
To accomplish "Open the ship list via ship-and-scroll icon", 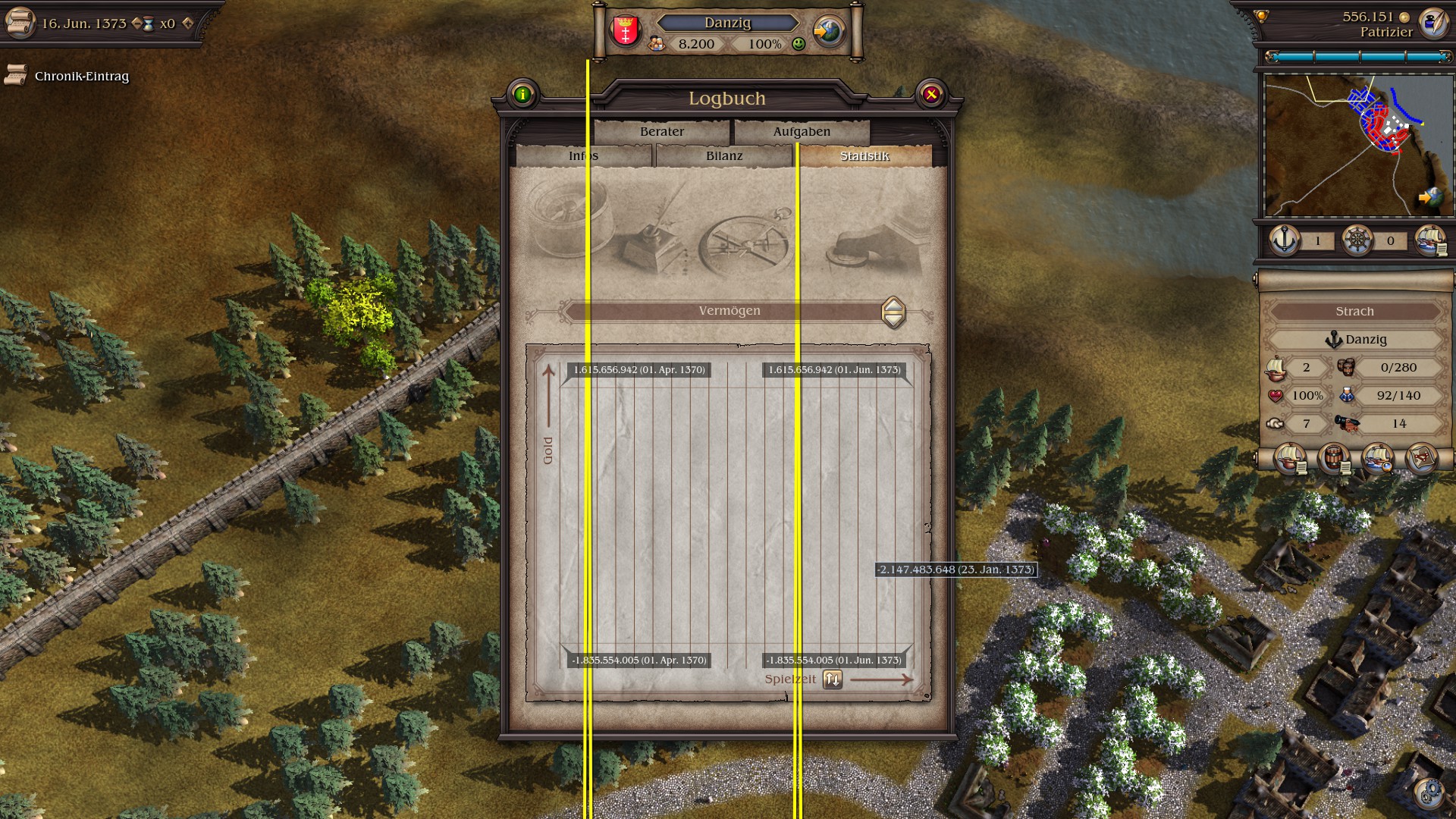I will pyautogui.click(x=1291, y=459).
